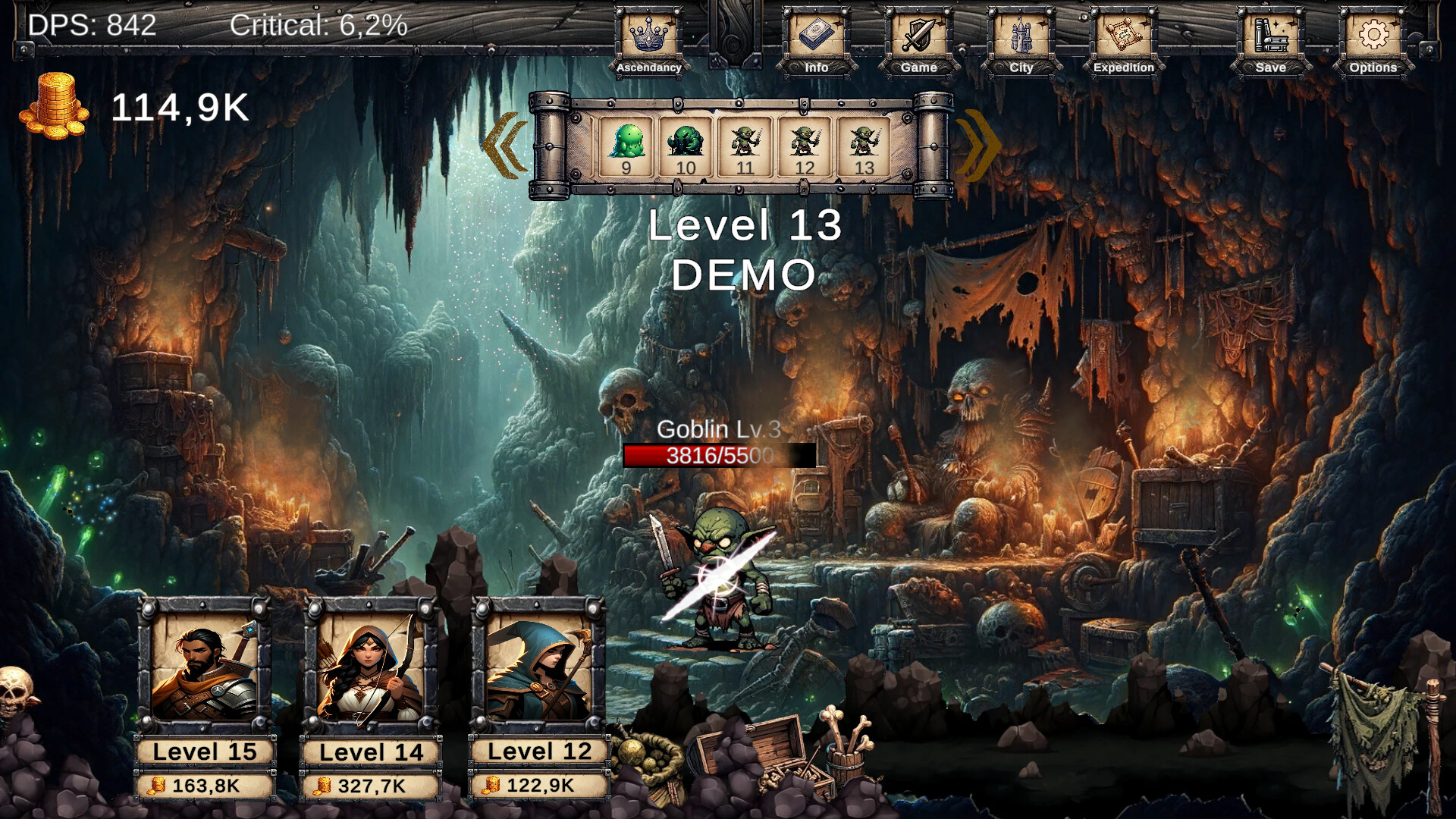The image size is (1456, 819).
Task: Open the Expedition scroll panel
Action: [1123, 34]
